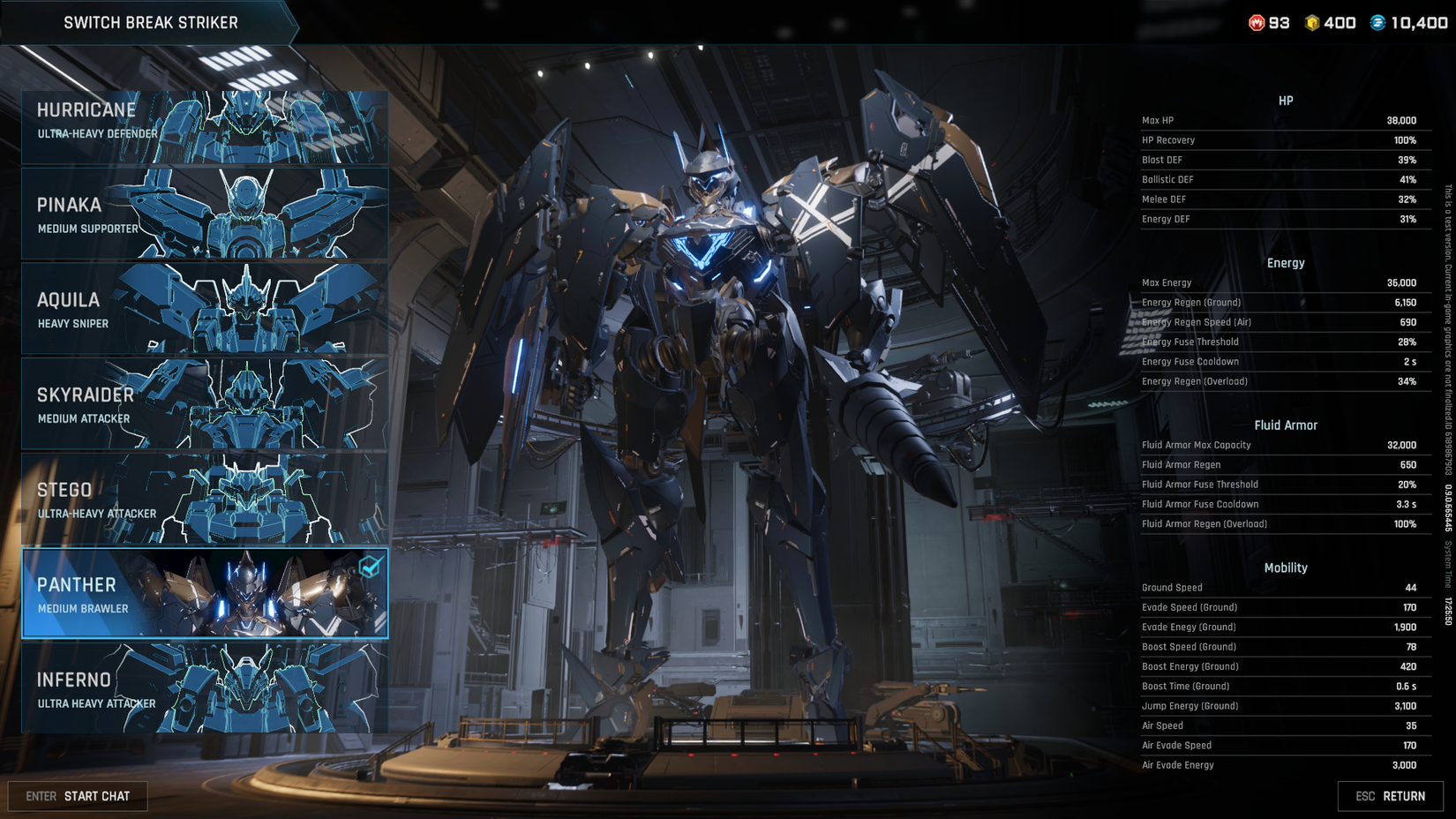The image size is (1456, 819).
Task: Collapse the Fluid Armor section
Action: tap(1285, 425)
